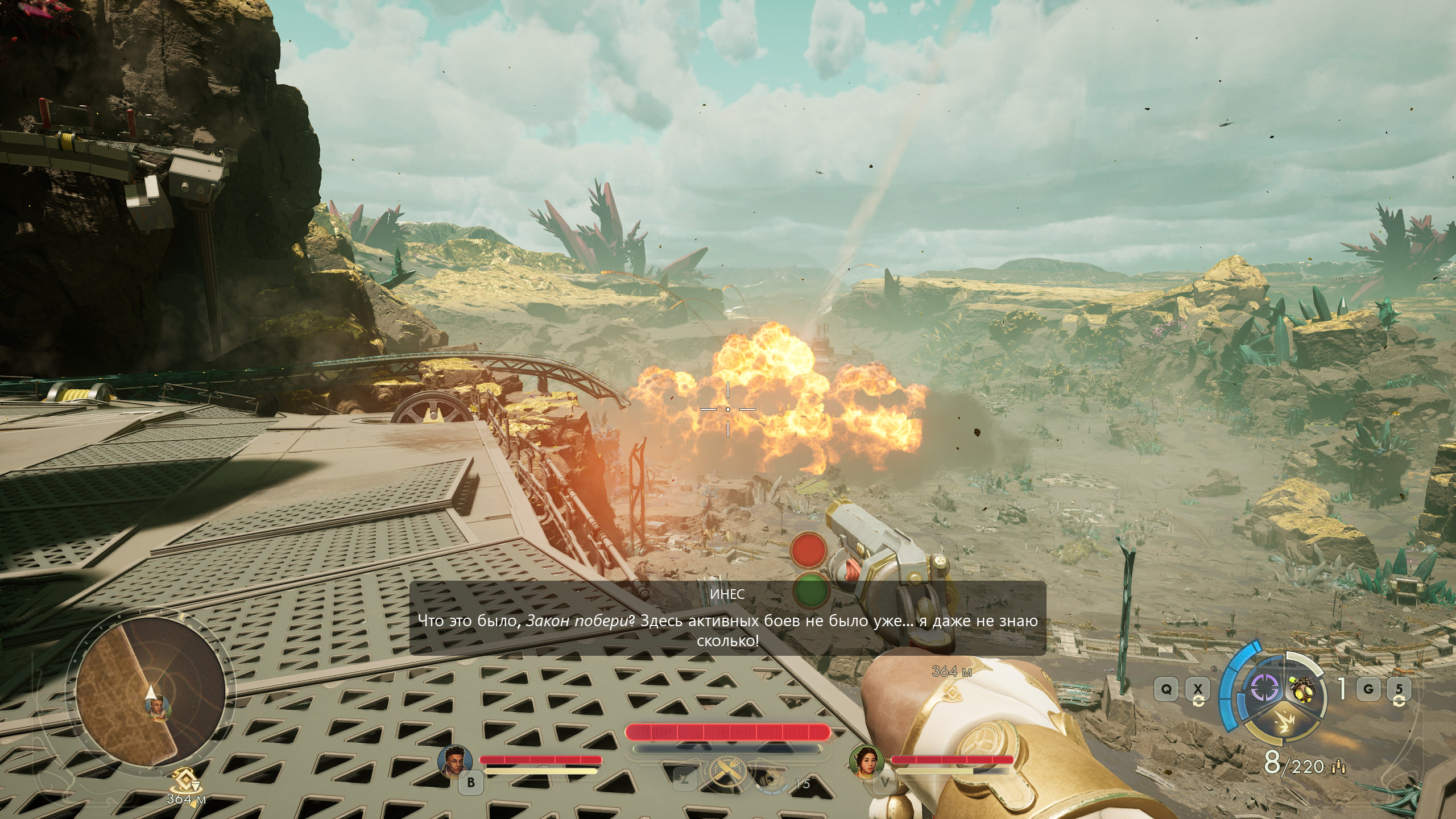
Task: Select the yellow grenade throwable
Action: click(1302, 689)
